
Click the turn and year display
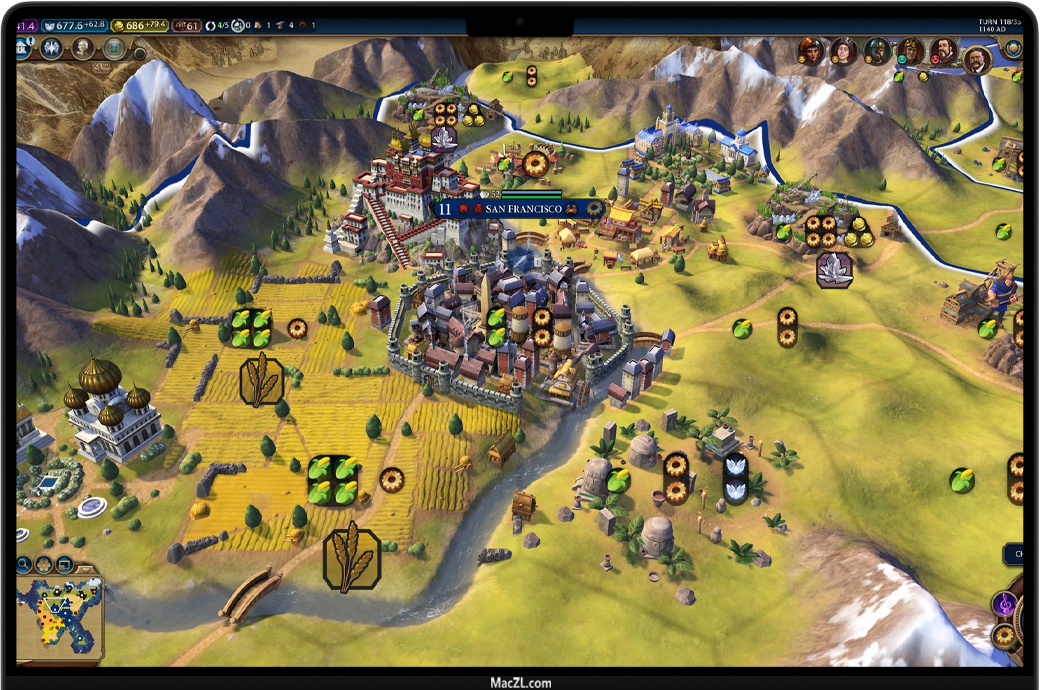[x=1003, y=25]
